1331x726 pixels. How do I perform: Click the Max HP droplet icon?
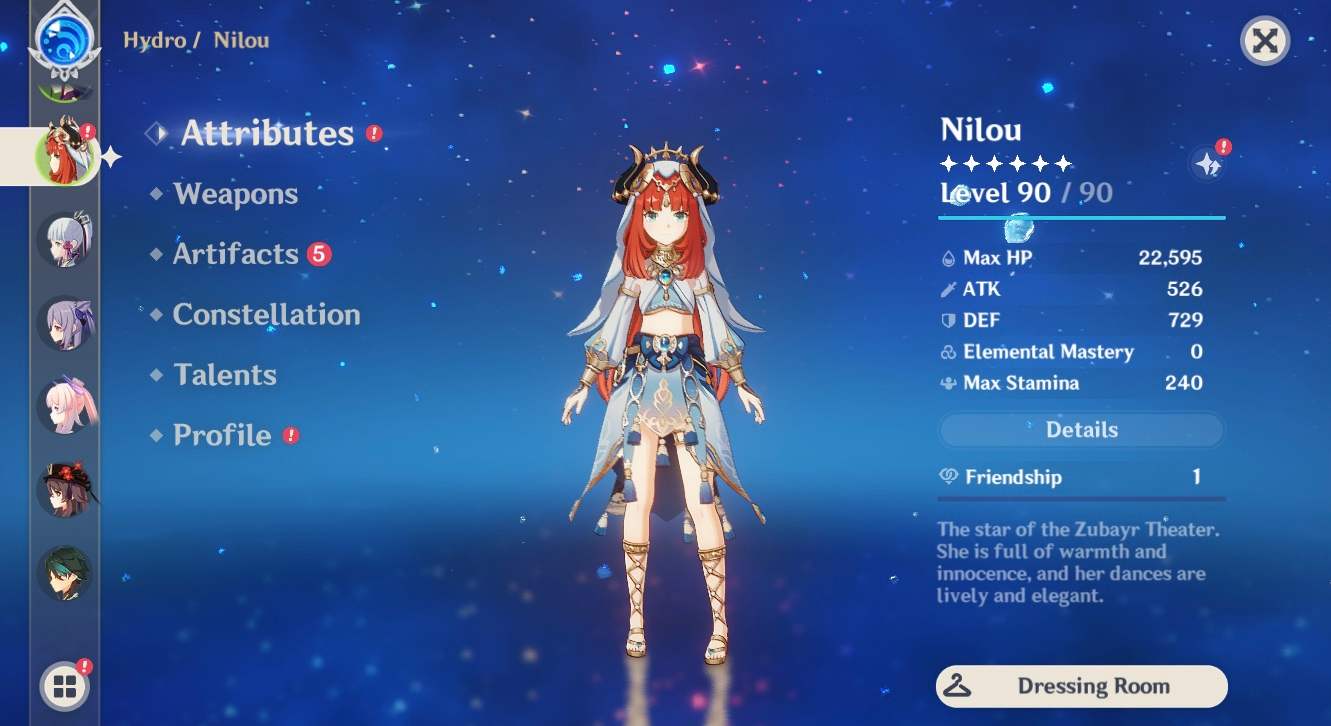click(x=950, y=257)
